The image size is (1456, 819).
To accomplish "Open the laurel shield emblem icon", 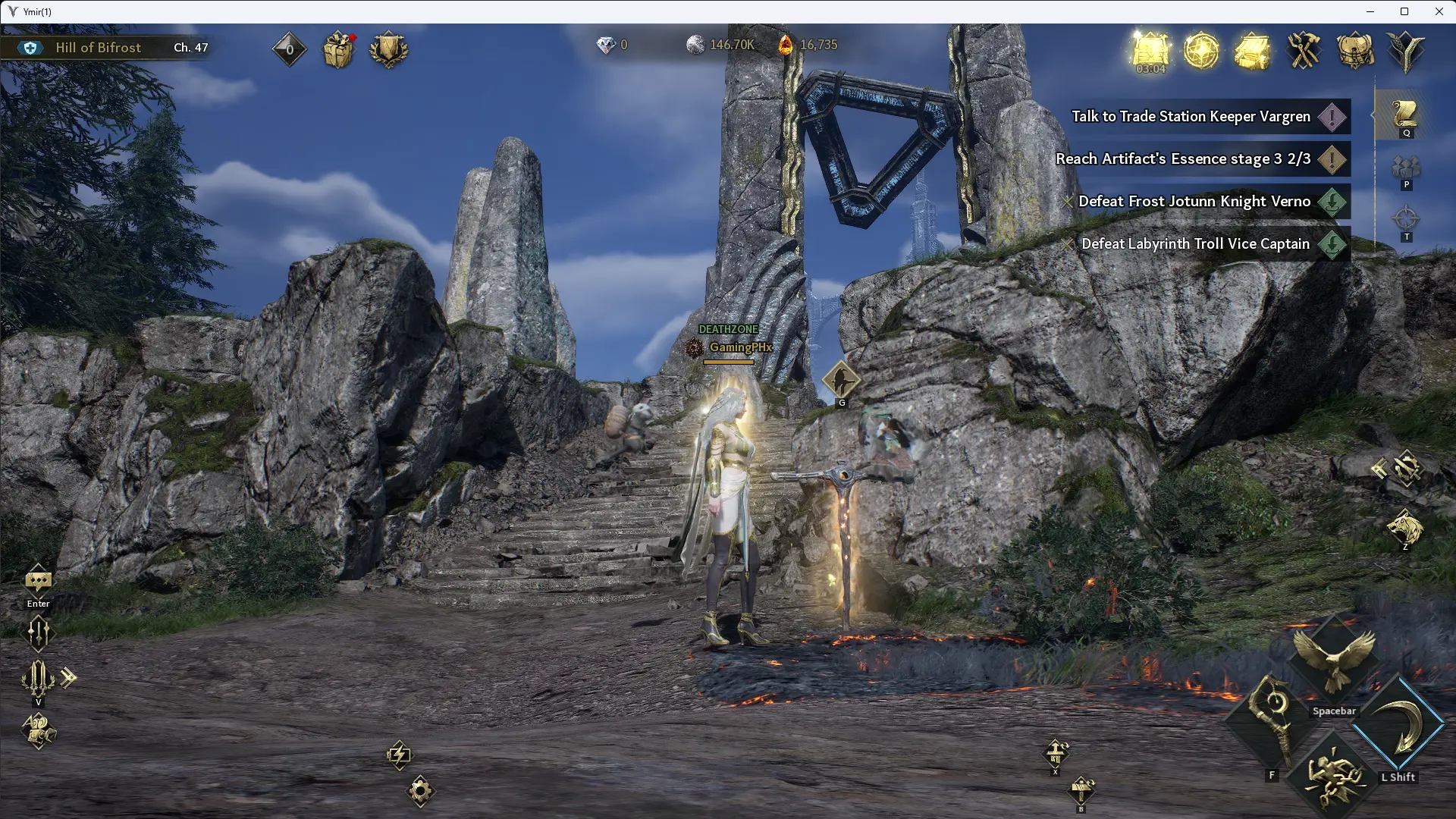I will (x=388, y=50).
